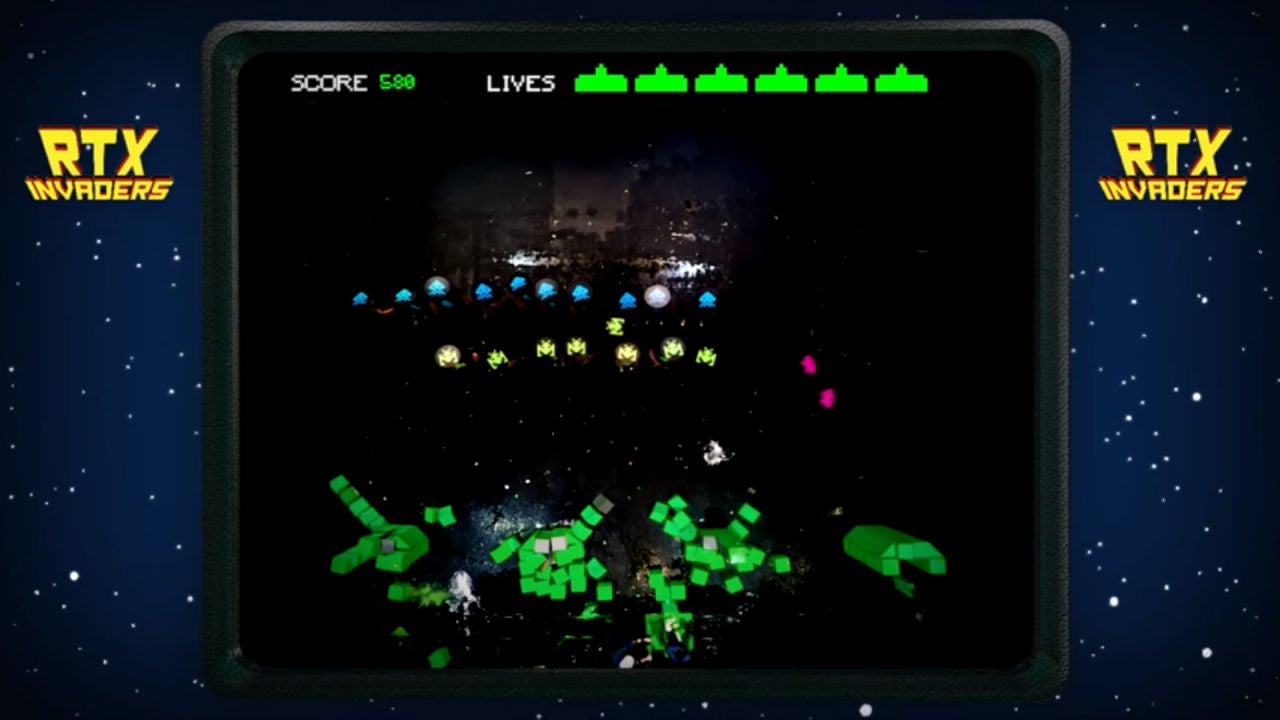Click the leftmost green crab invader
1280x720 pixels.
click(495, 357)
